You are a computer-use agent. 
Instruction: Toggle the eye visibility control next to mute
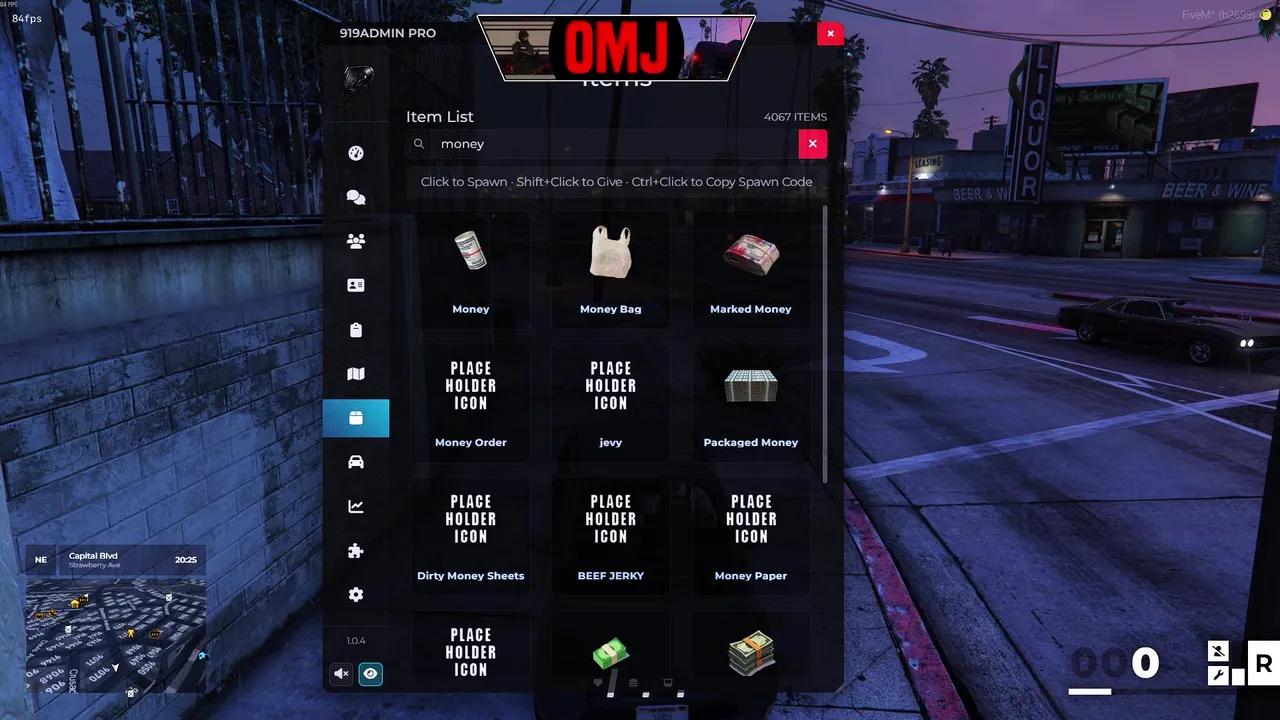point(370,673)
